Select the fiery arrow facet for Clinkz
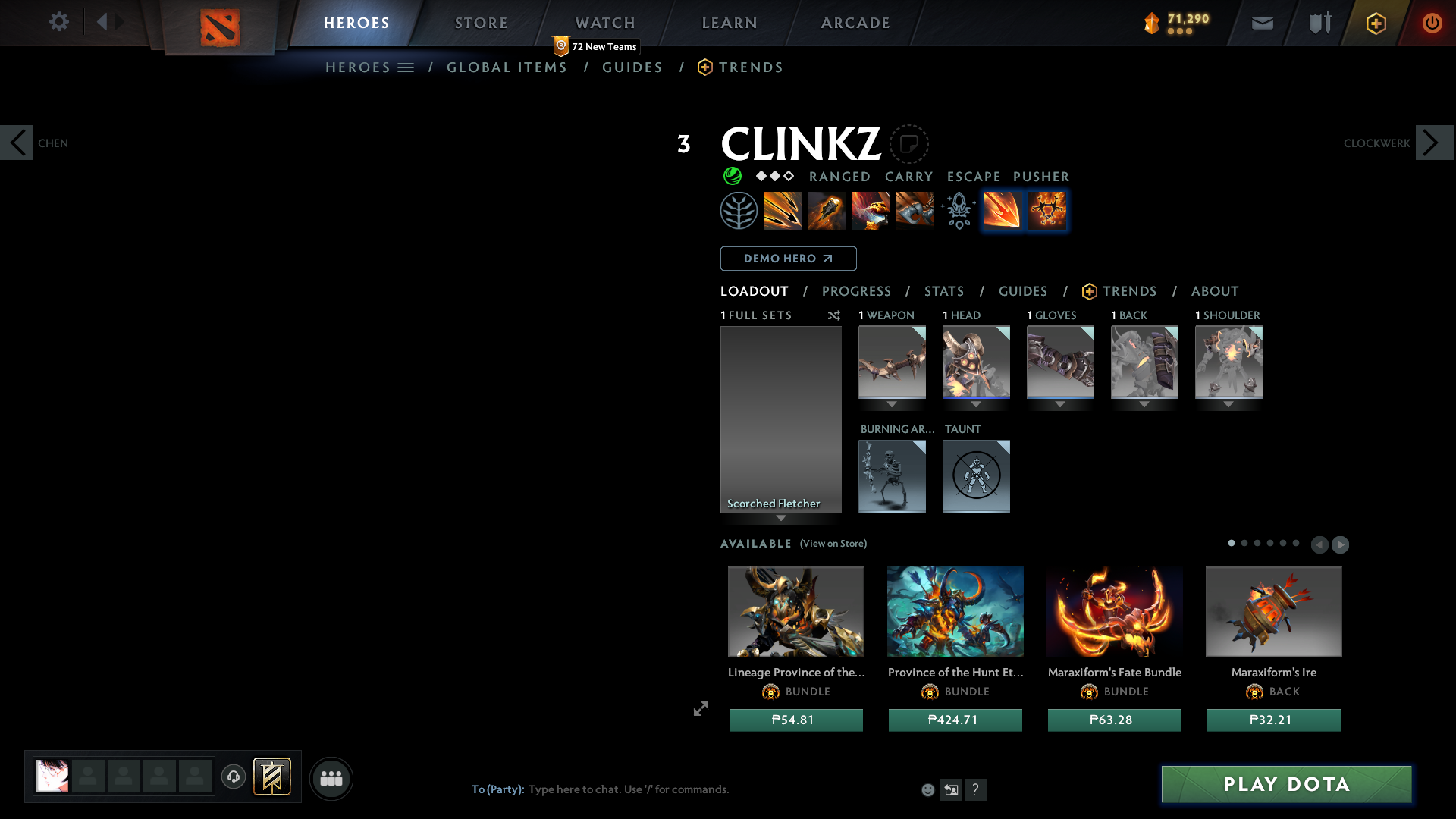Screen dimensions: 1456x819 coord(1002,211)
